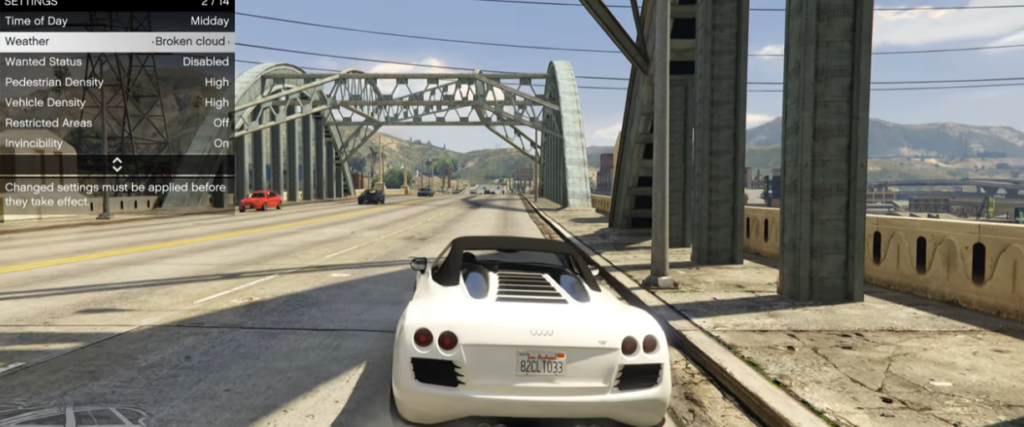1024x427 pixels.
Task: Adjust the Vehicle Density option
Action: [117, 102]
